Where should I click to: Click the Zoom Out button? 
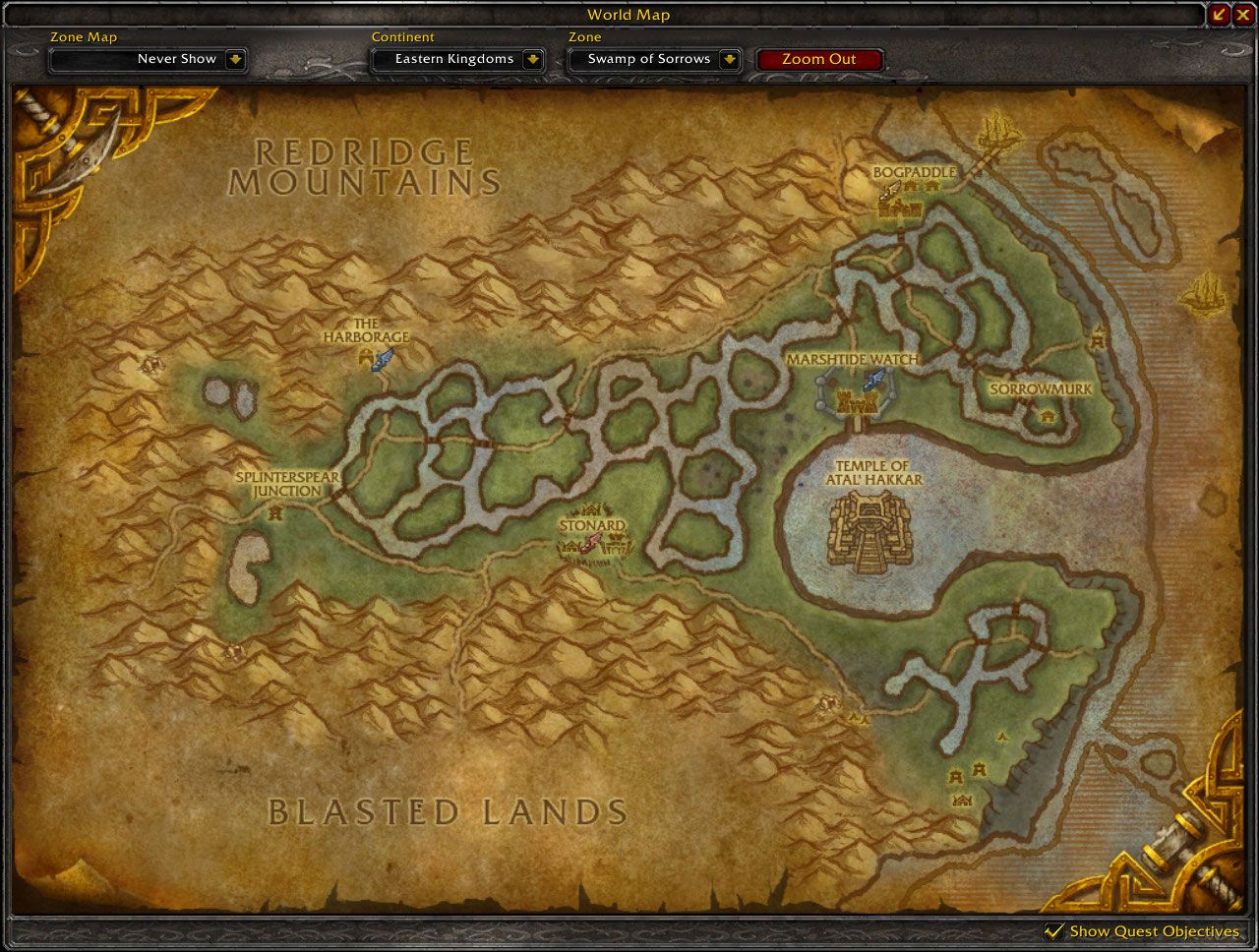pyautogui.click(x=819, y=59)
